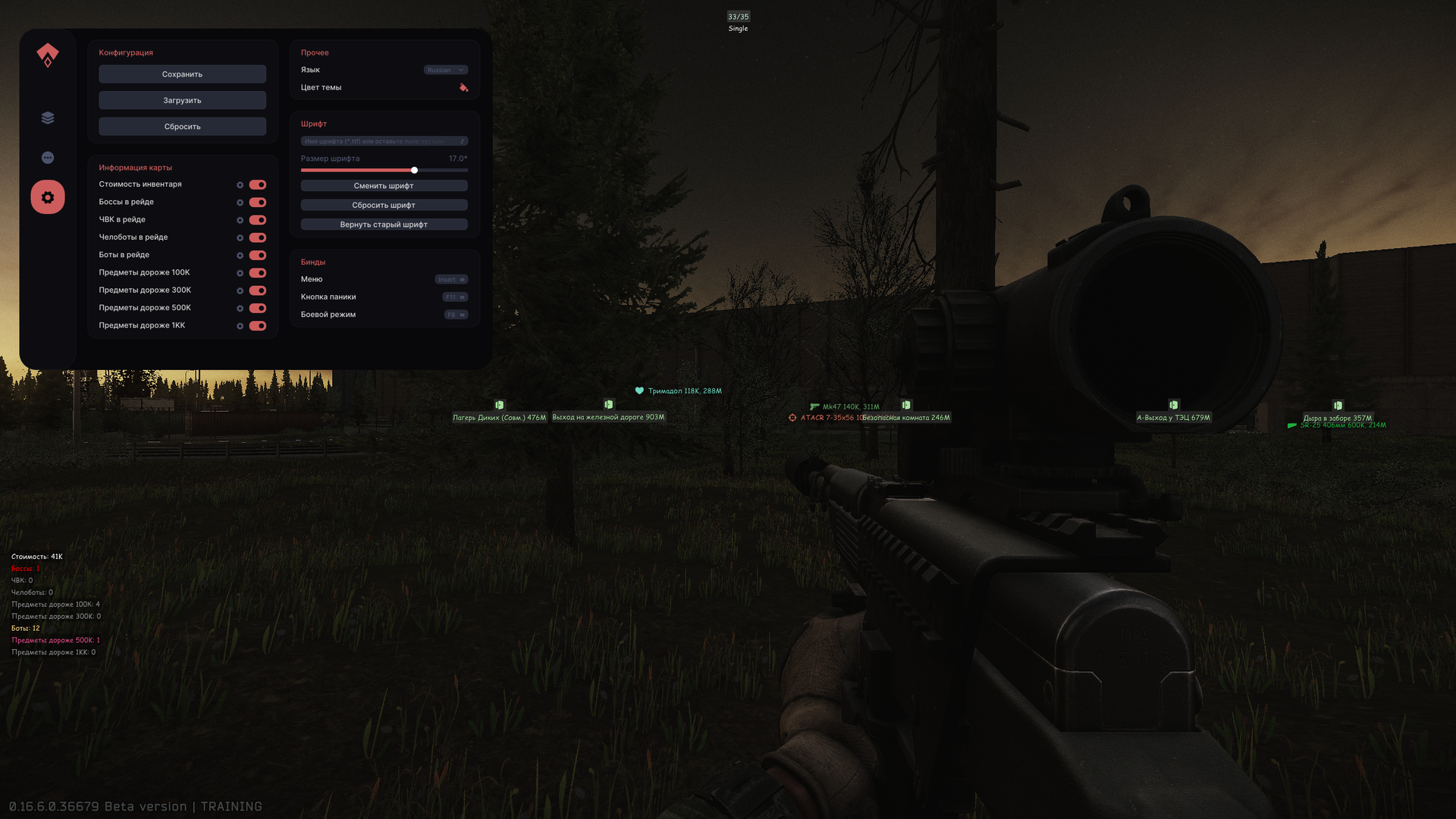Viewport: 1456px width, 819px height.
Task: Switch to the layers sidebar tab
Action: pos(48,118)
